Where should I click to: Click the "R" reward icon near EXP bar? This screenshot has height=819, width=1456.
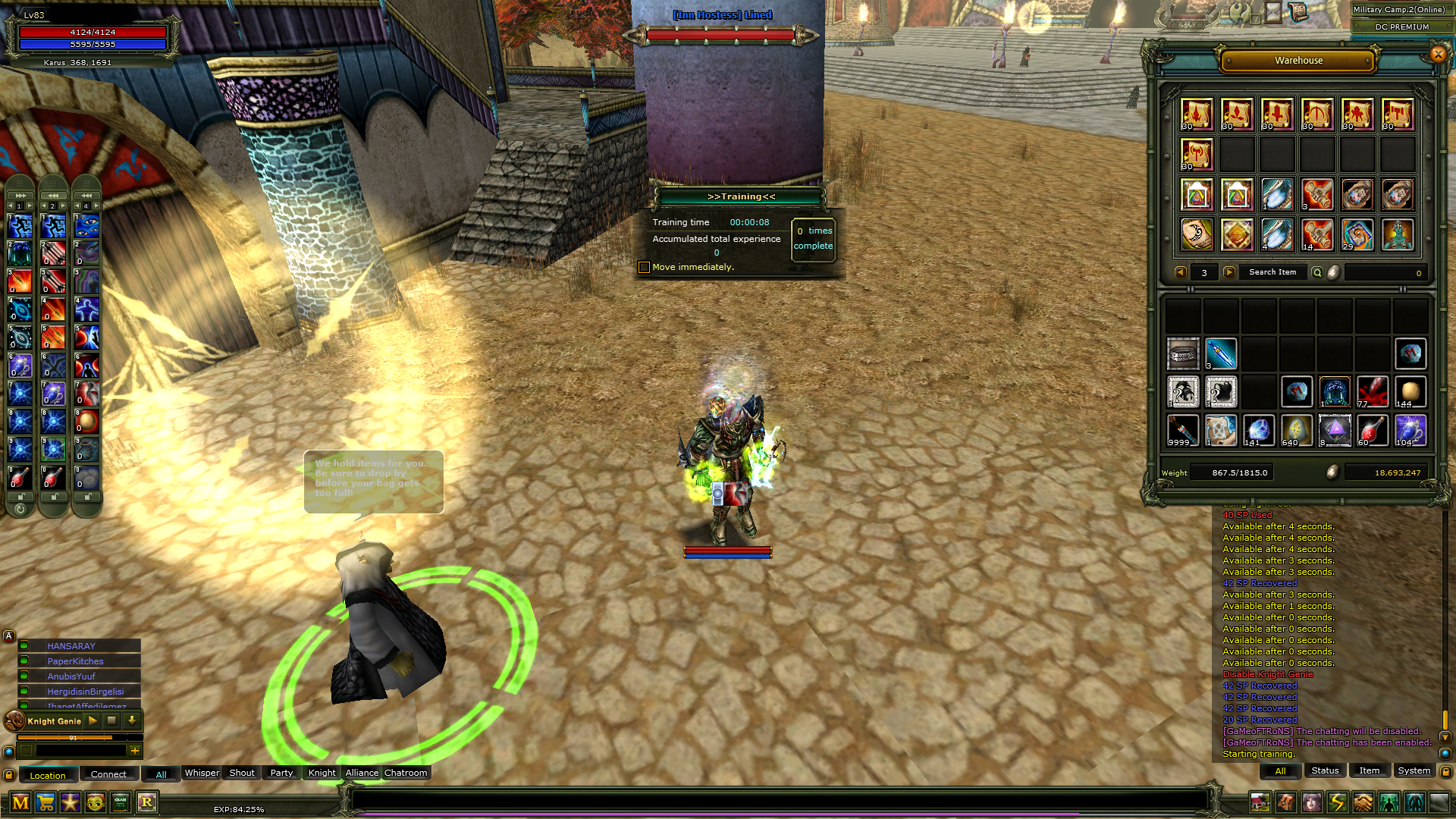pos(146,803)
